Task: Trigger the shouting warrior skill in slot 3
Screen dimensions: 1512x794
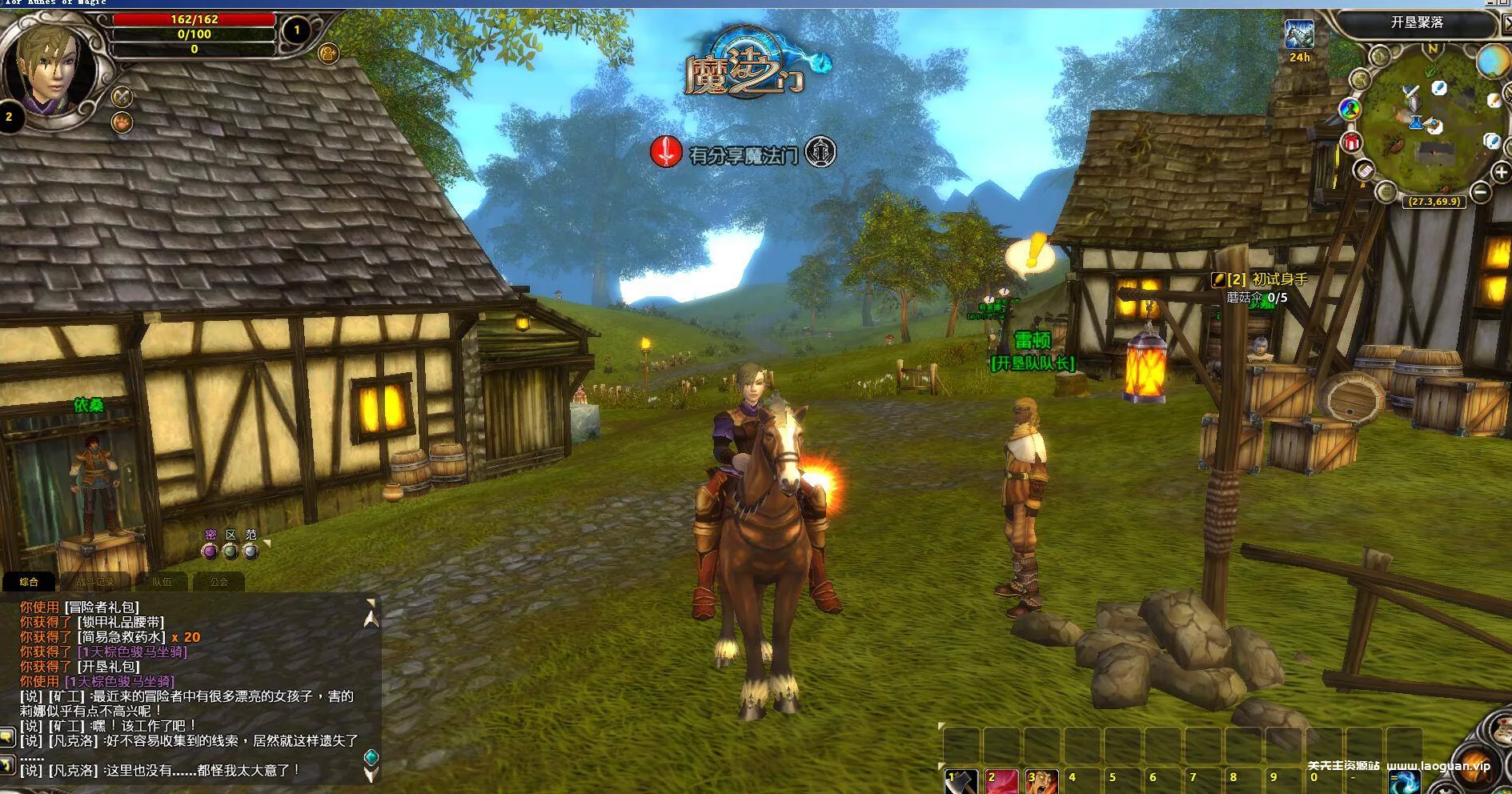Action: (1042, 782)
